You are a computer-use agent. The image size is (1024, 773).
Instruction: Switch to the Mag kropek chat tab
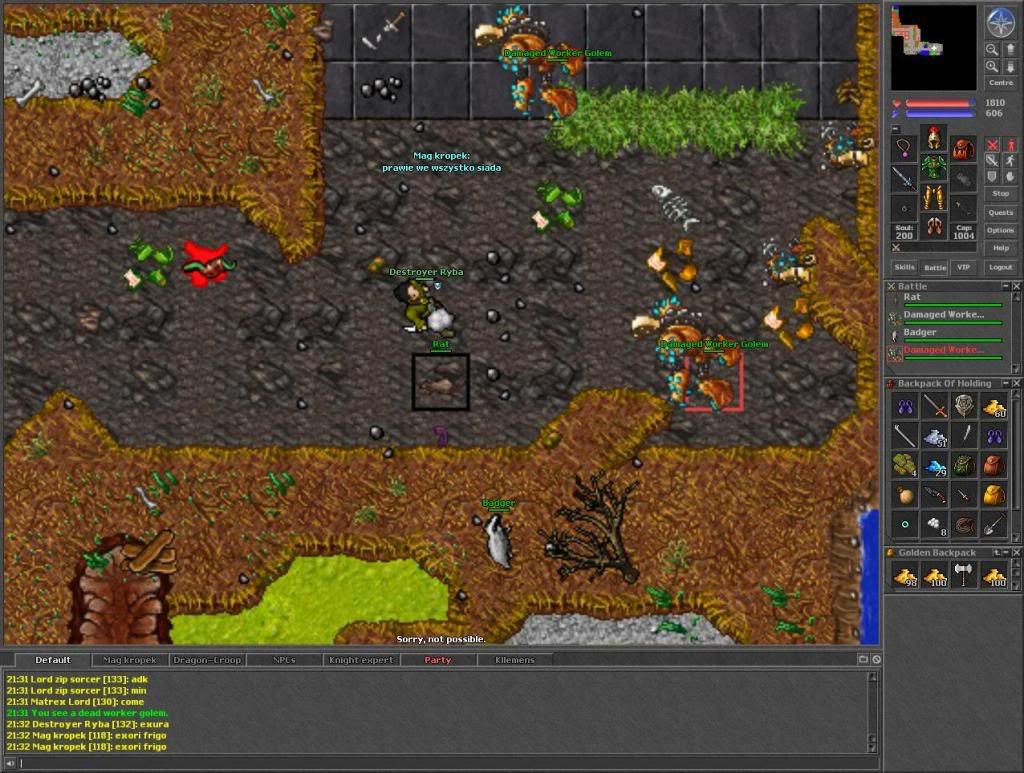click(130, 660)
